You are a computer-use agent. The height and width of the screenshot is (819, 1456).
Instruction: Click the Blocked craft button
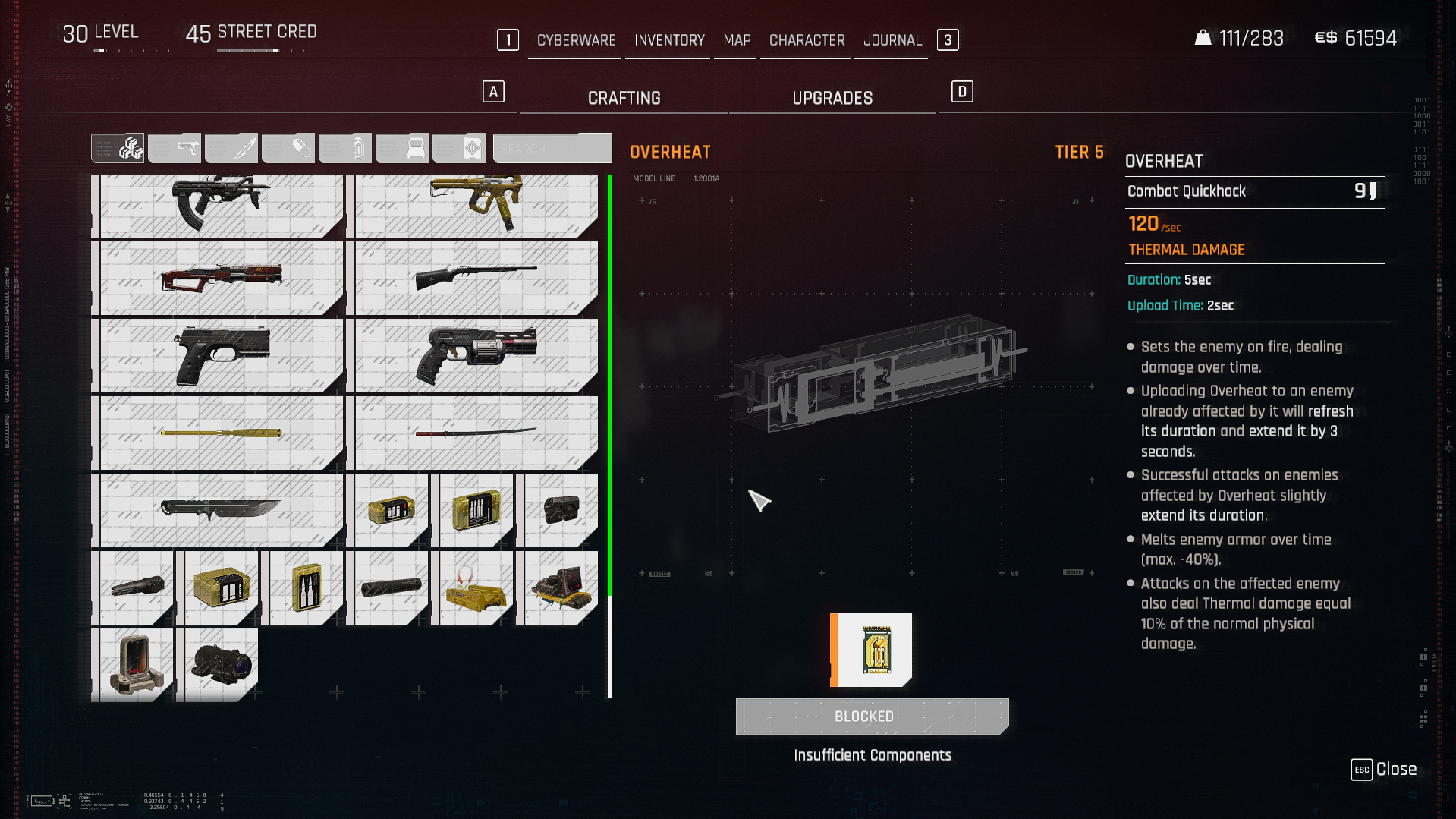pyautogui.click(x=872, y=717)
